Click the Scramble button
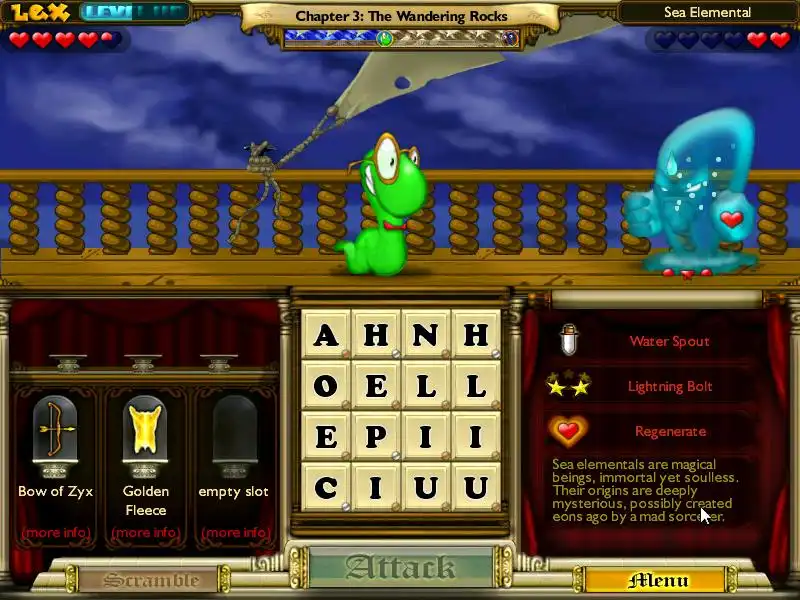The height and width of the screenshot is (600, 800). (152, 580)
